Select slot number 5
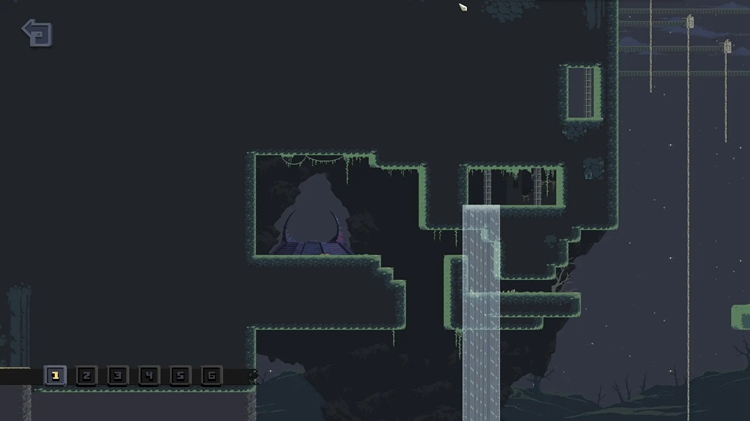750x421 pixels. 179,376
